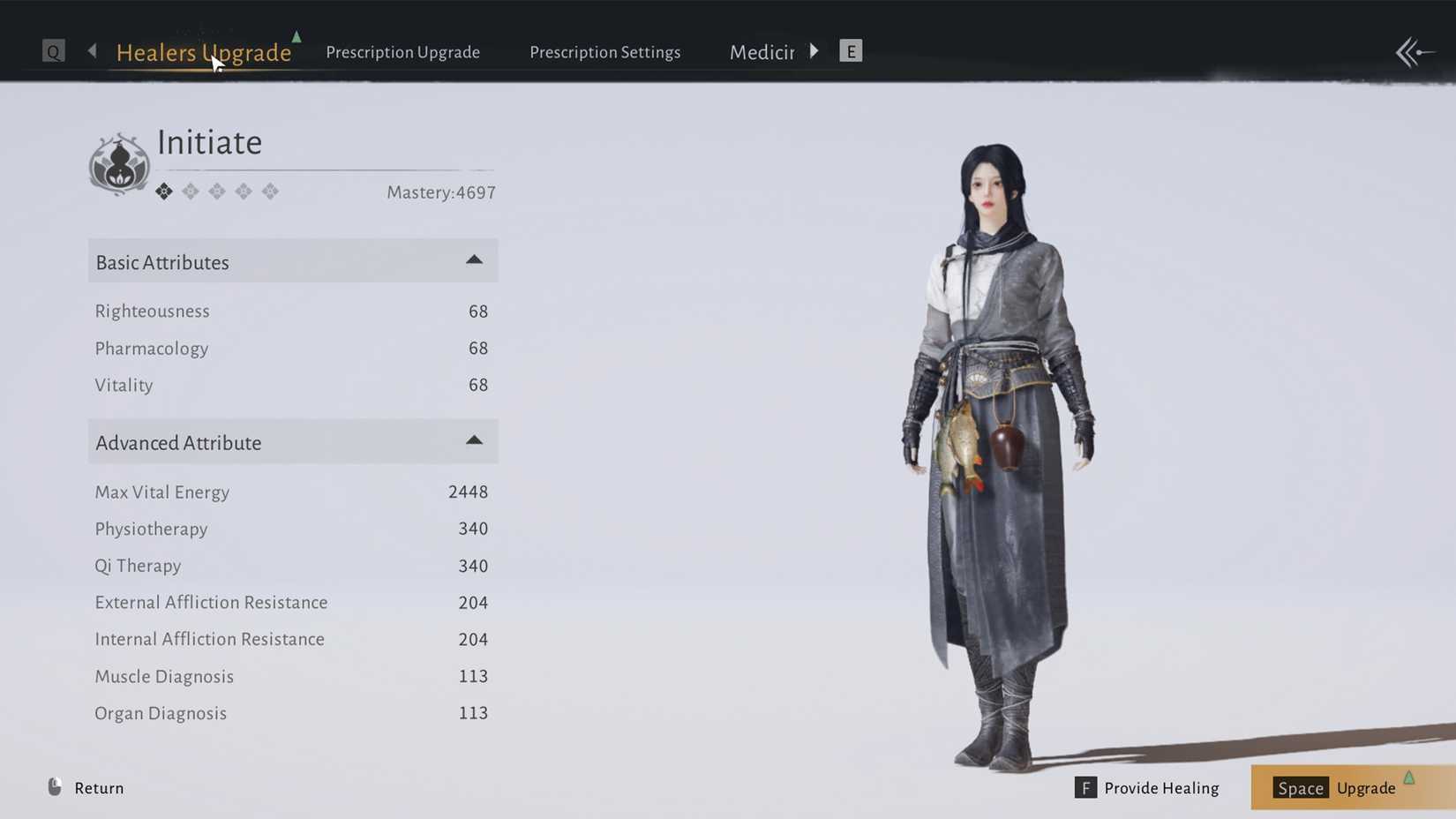Activate Provide Healing
Screen dimensions: 1456x819
1160,787
